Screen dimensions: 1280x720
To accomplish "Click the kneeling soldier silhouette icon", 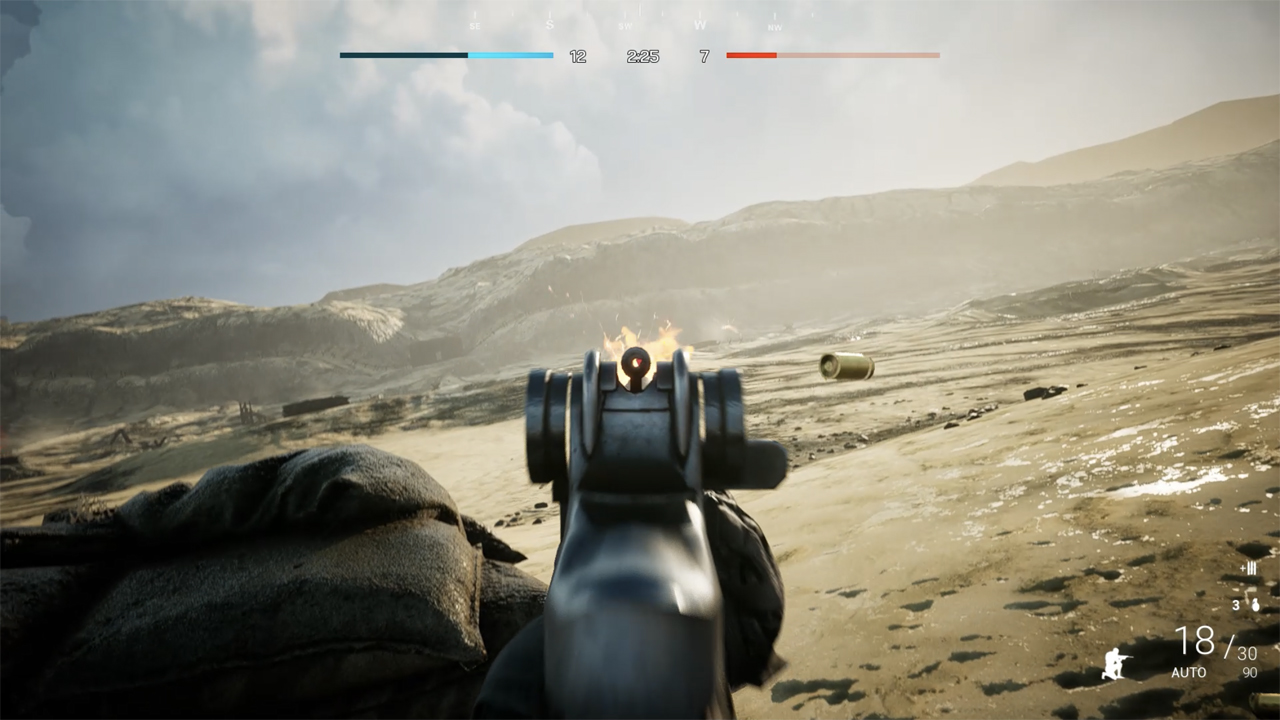I will [x=1115, y=662].
